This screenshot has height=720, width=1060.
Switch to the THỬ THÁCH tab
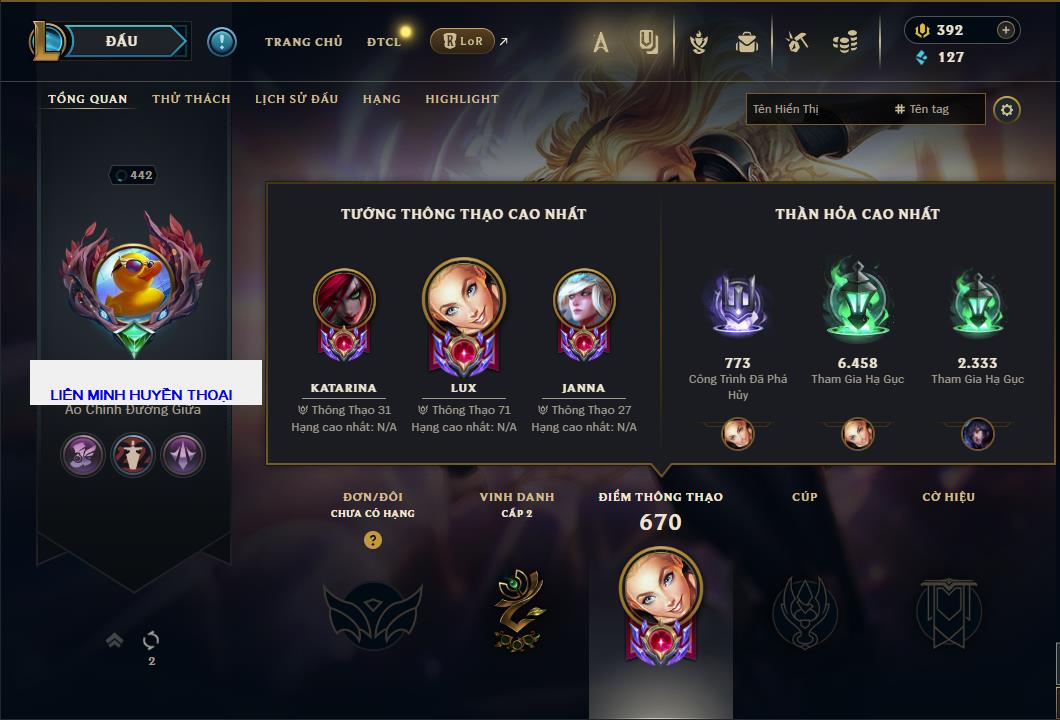(191, 99)
